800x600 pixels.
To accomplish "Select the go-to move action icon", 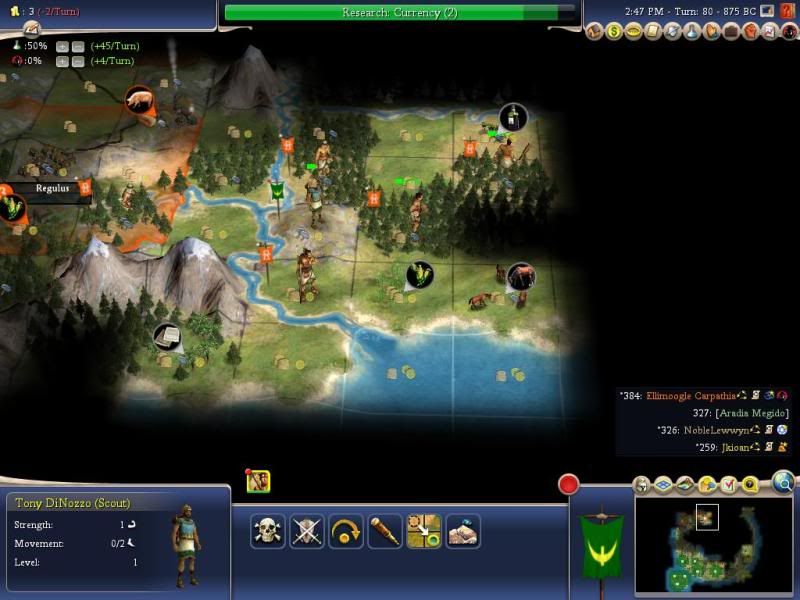I will [x=425, y=531].
